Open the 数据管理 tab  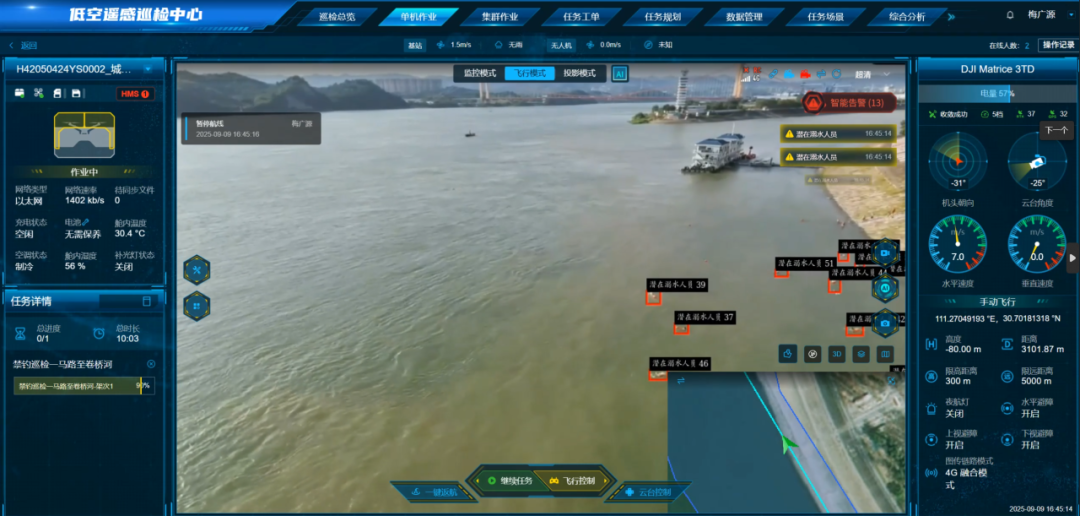click(743, 17)
